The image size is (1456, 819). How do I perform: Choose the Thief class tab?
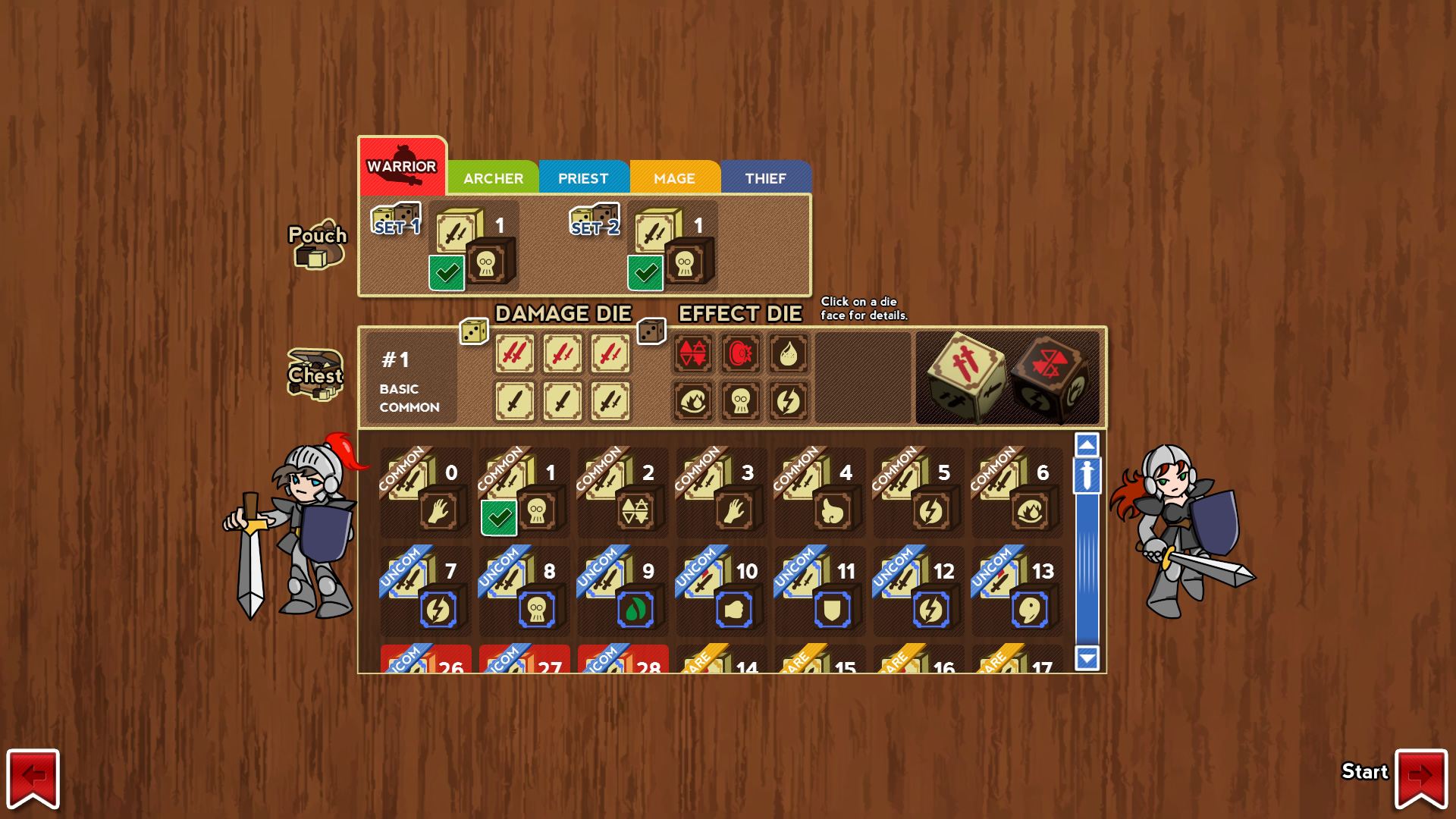[x=765, y=178]
